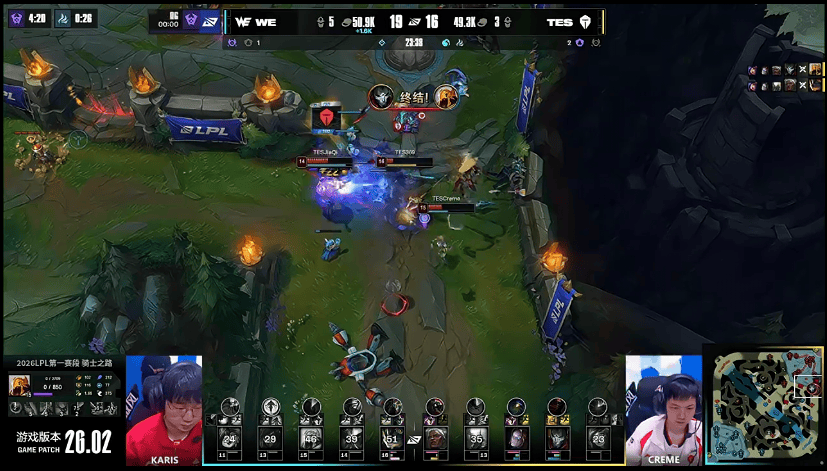The width and height of the screenshot is (827, 471).
Task: Choose the champion portrait showing respawn 51
Action: [392, 436]
